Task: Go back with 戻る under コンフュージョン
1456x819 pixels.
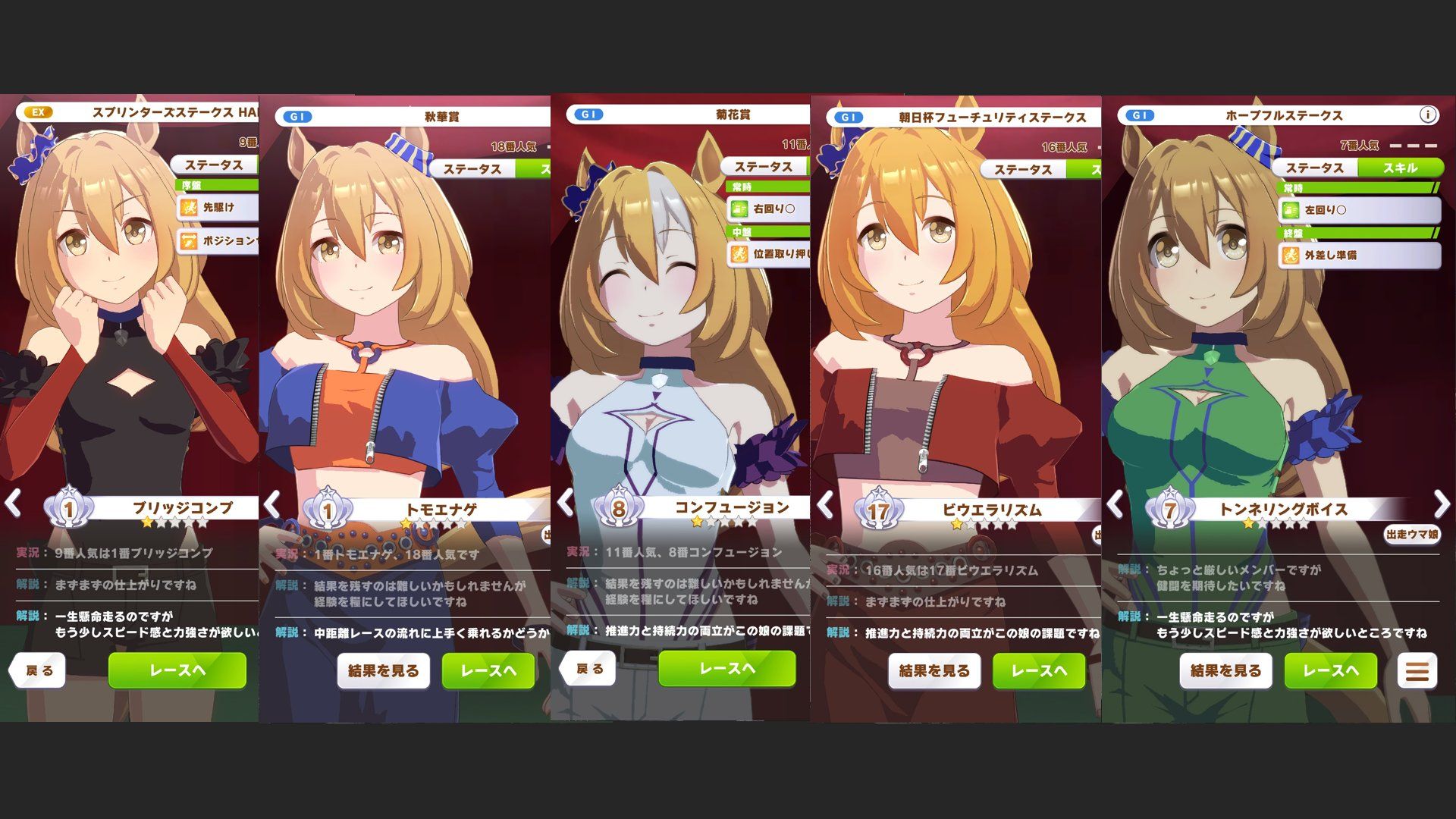Action: point(589,669)
